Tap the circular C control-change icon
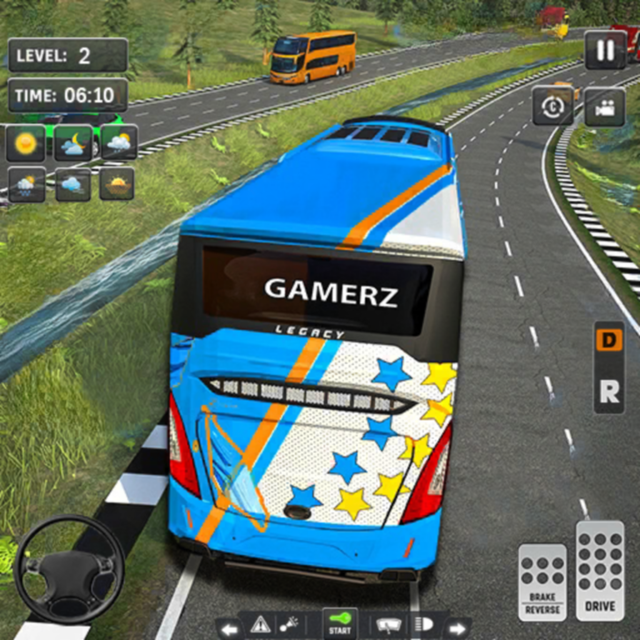The image size is (640, 640). coord(552,106)
